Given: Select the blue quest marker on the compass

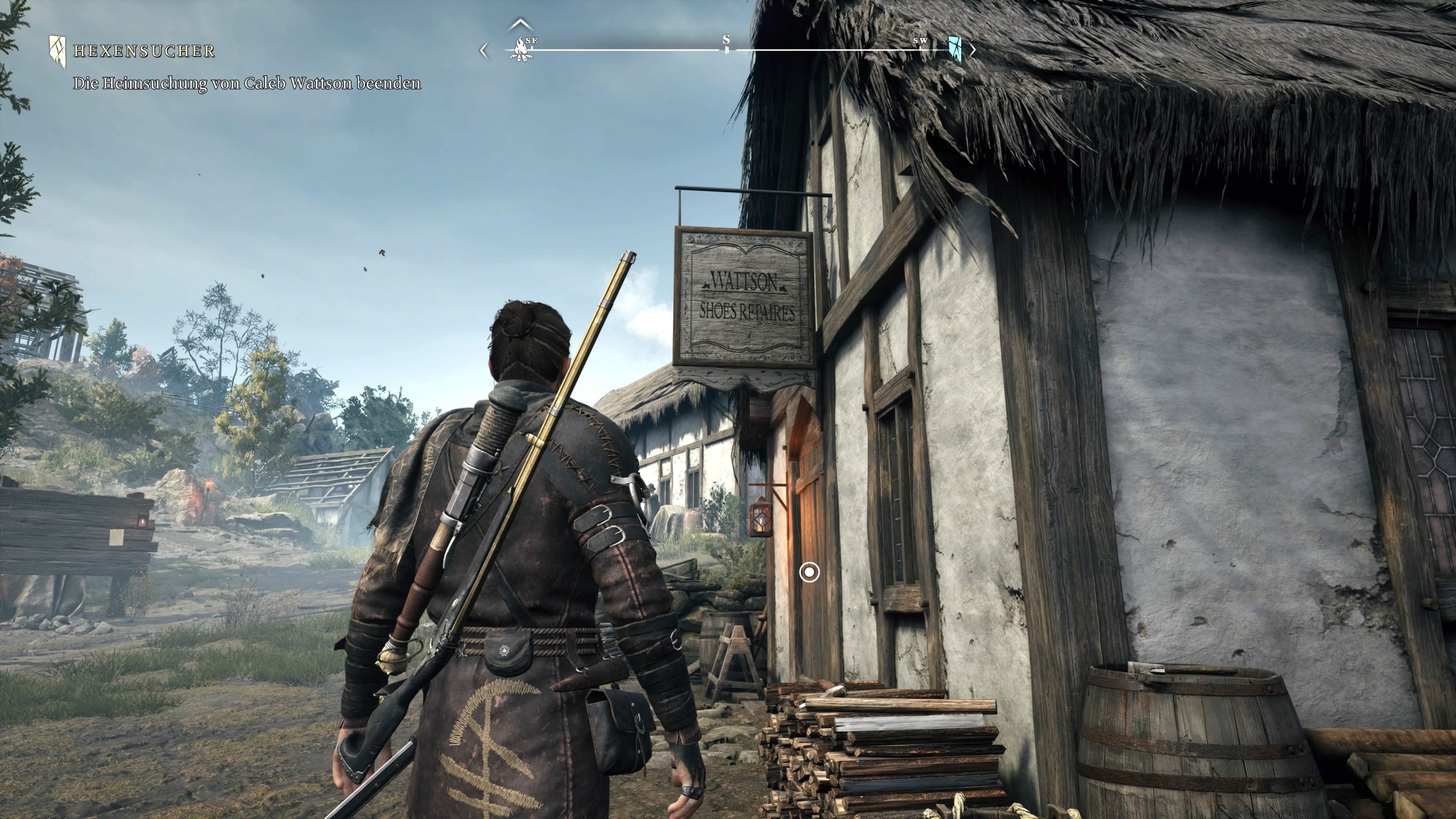Looking at the screenshot, I should tap(955, 49).
